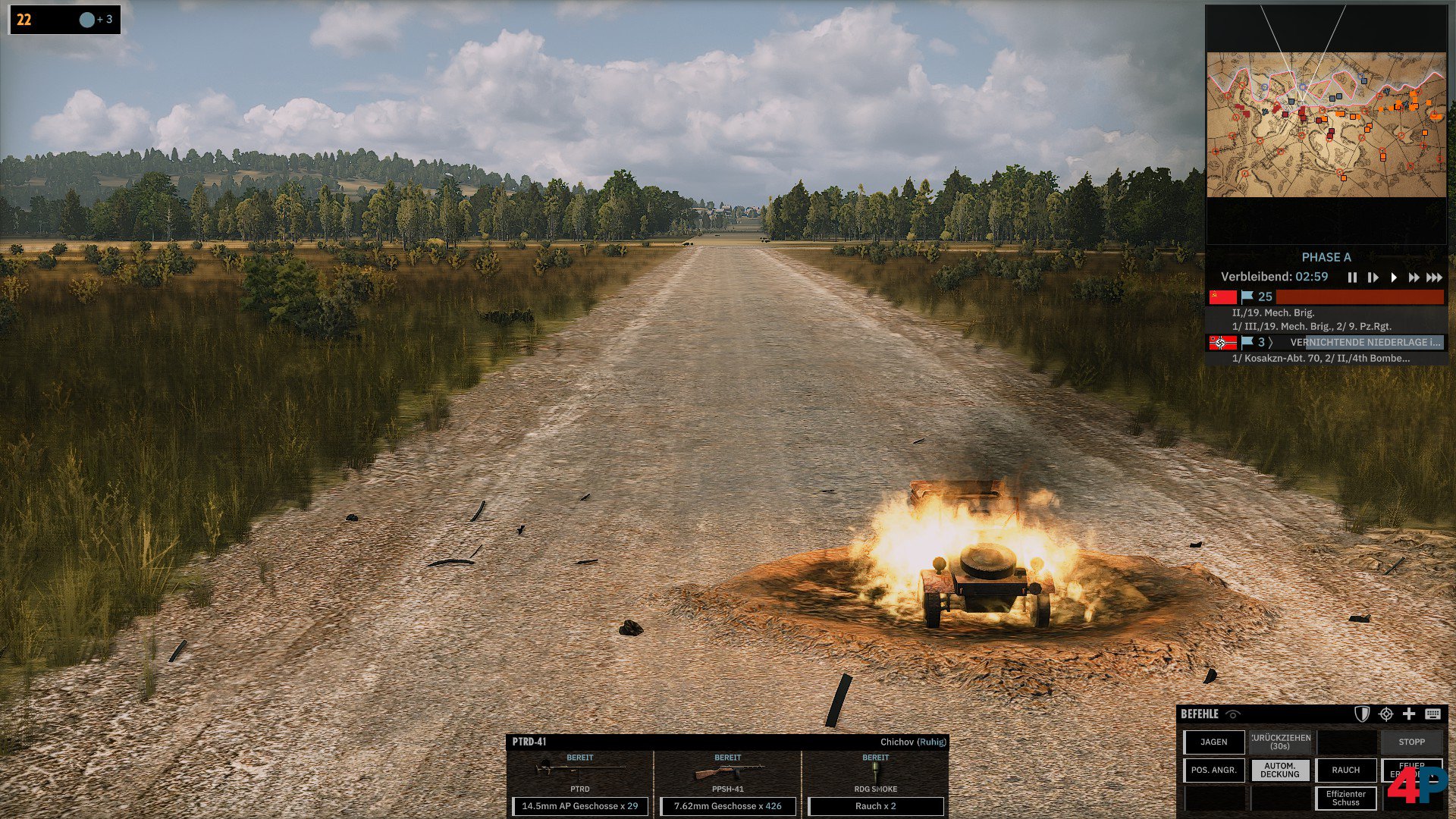The image size is (1456, 819).
Task: Pause the battle simulation
Action: (x=1352, y=278)
